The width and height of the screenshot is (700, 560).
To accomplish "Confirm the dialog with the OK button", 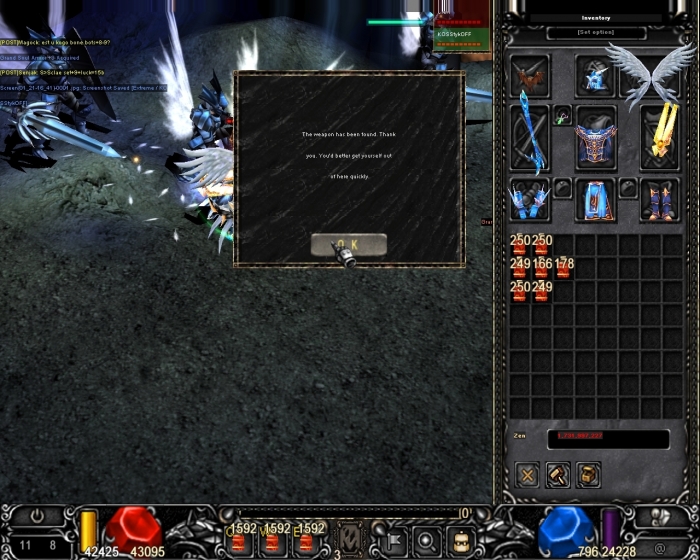I will click(x=348, y=245).
